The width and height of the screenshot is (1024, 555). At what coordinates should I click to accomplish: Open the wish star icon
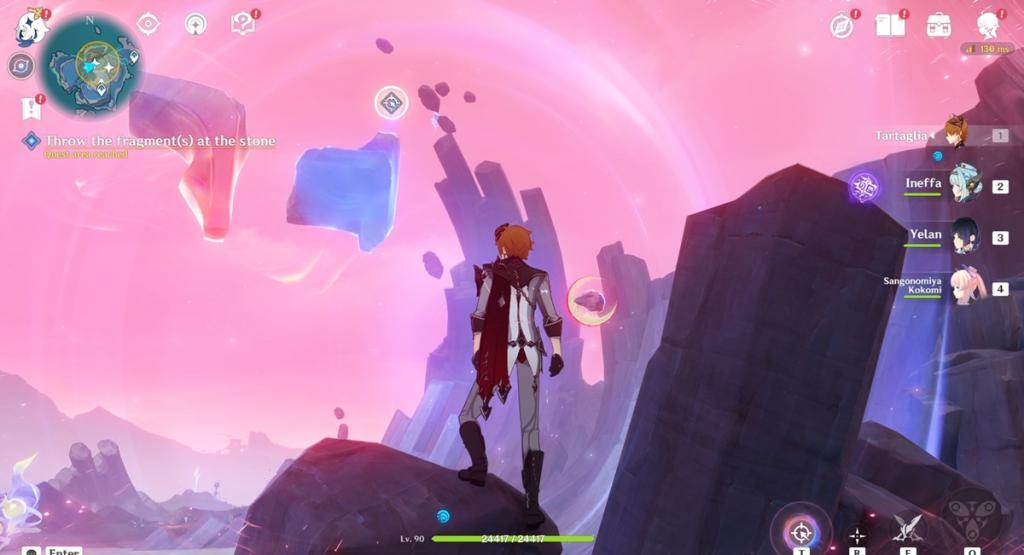click(196, 23)
